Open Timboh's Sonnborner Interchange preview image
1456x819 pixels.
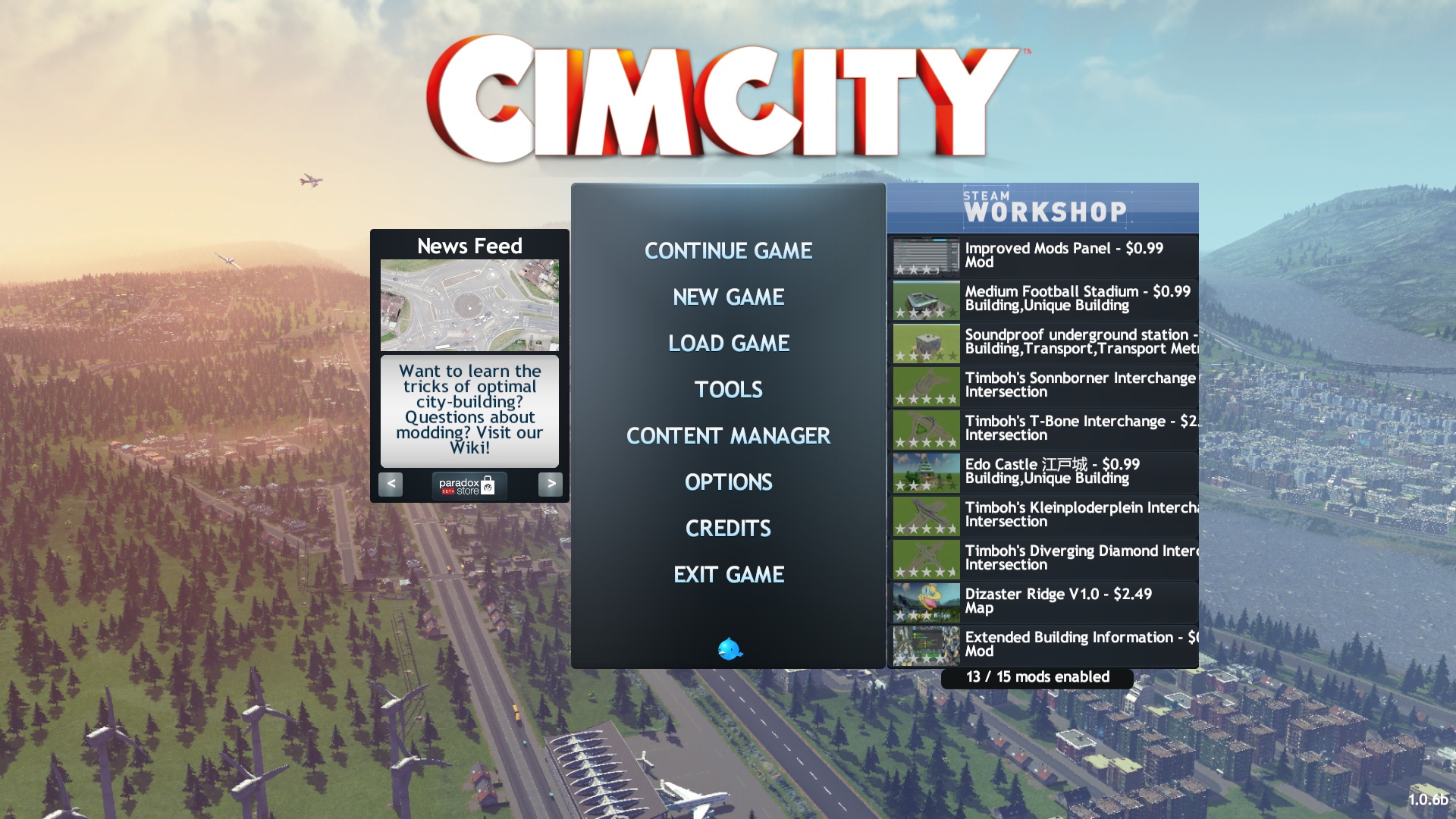pos(924,385)
